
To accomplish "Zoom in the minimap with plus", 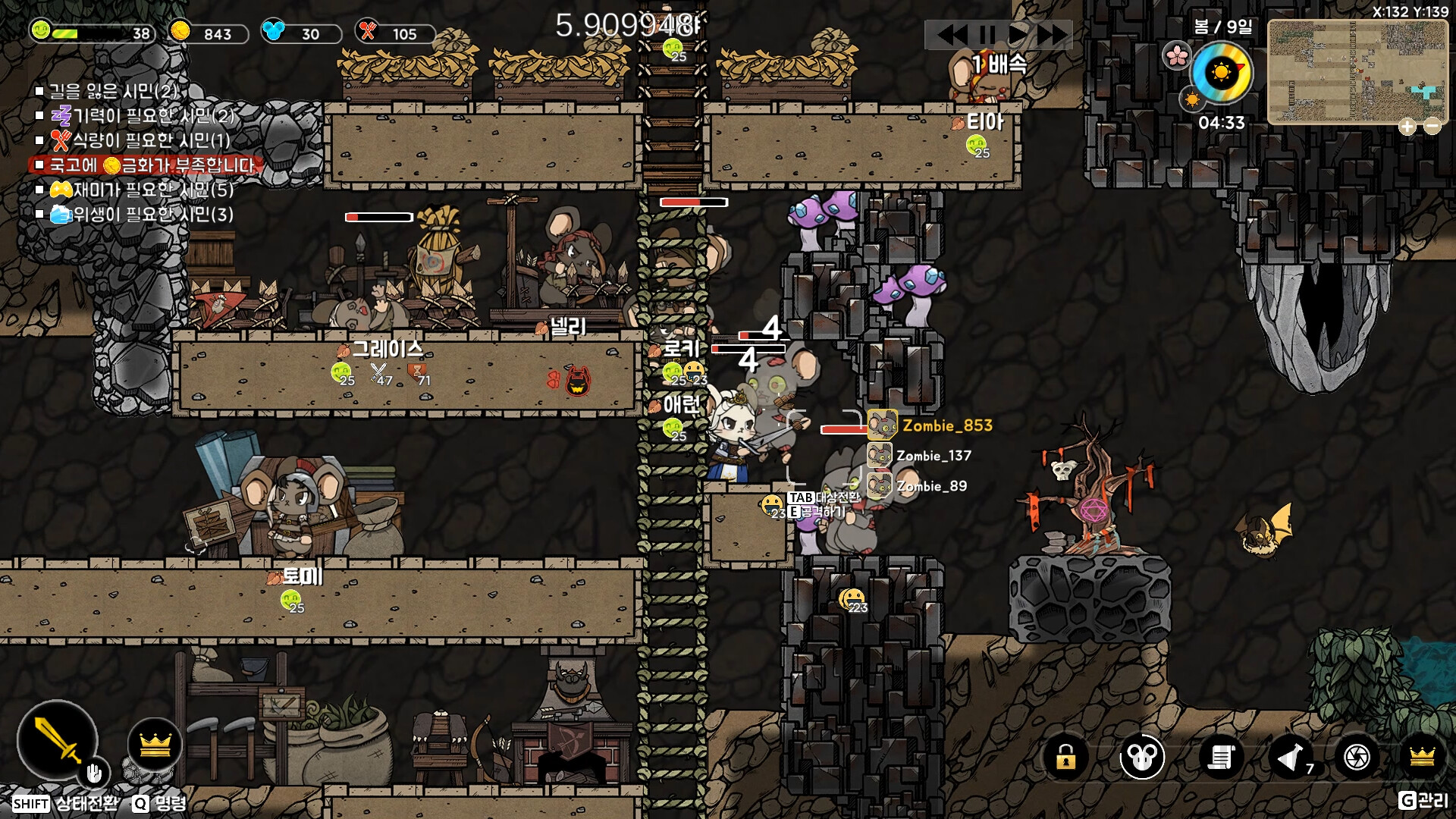I will click(x=1407, y=127).
